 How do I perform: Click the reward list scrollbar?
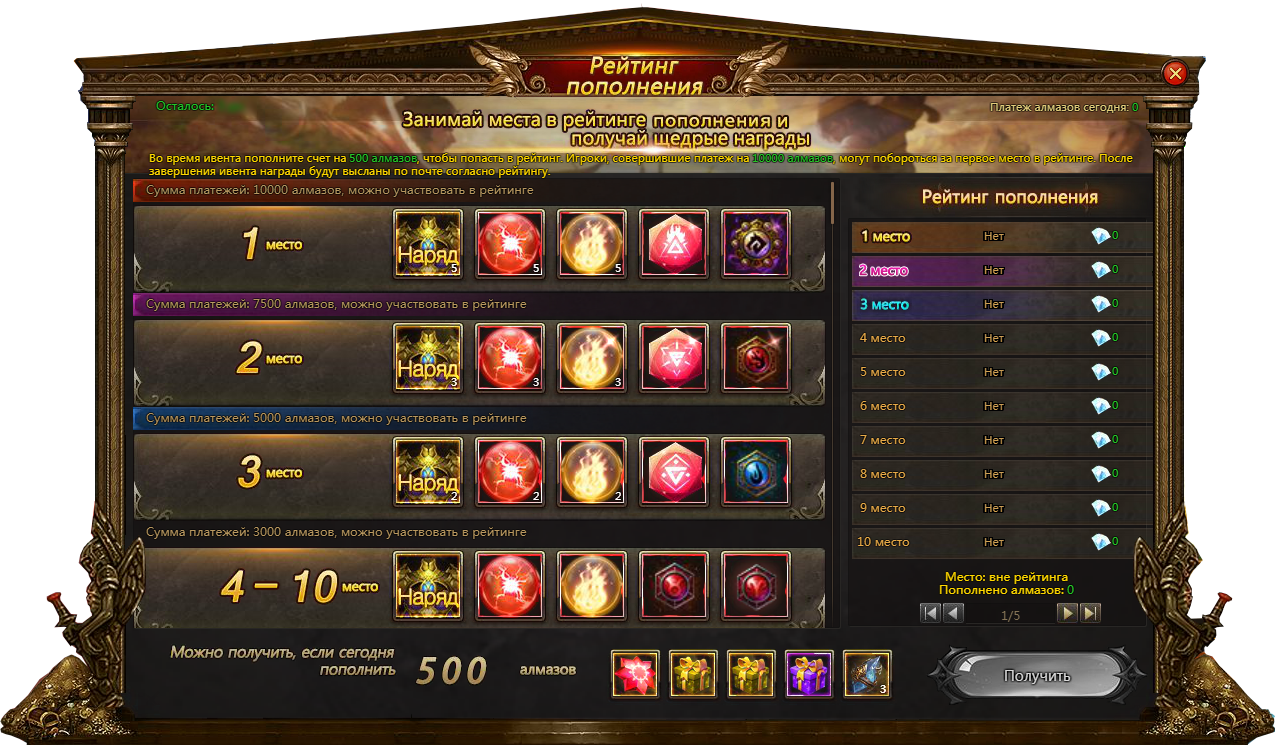pos(833,400)
